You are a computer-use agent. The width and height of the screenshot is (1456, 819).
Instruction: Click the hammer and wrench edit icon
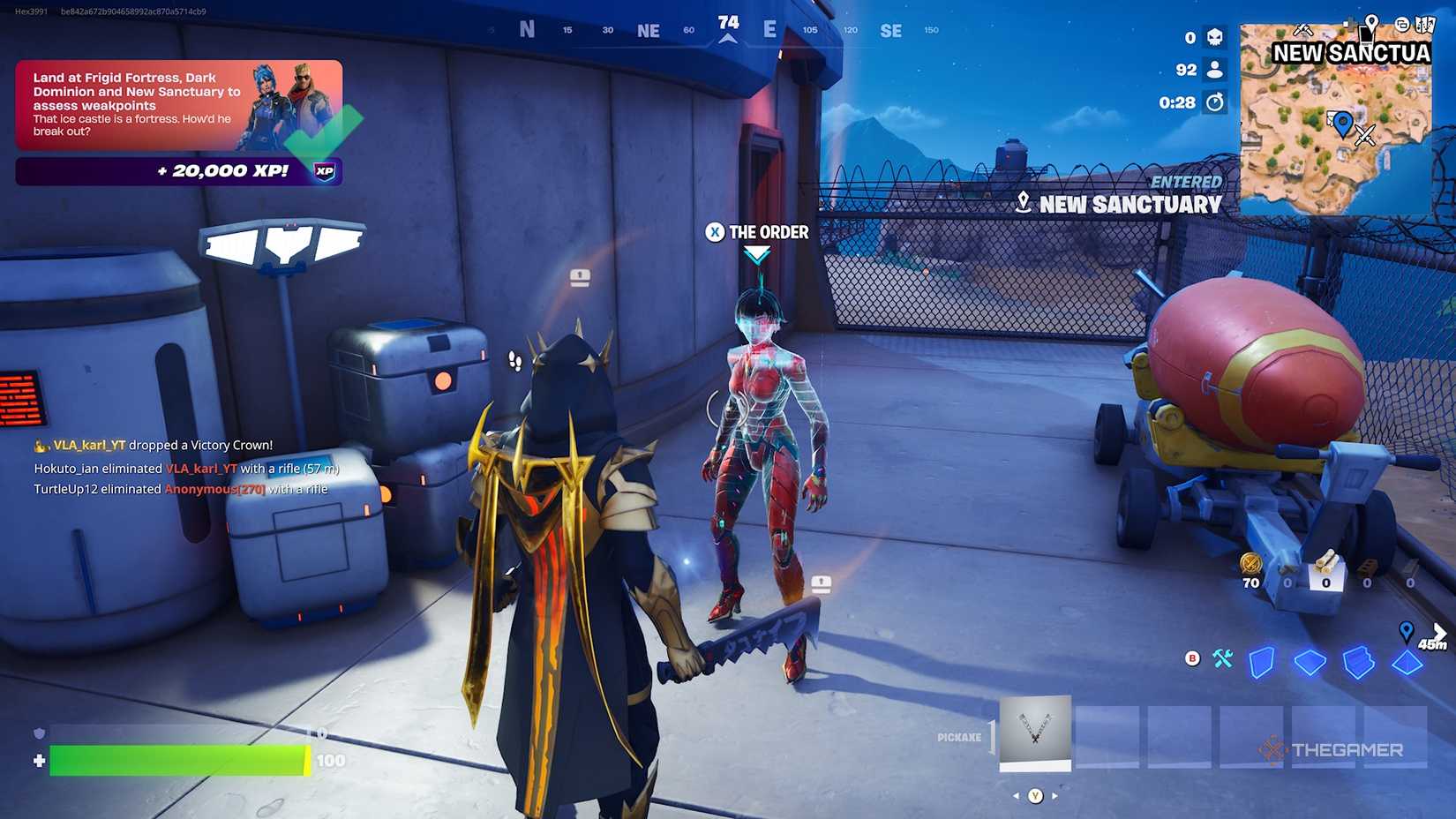[1222, 659]
